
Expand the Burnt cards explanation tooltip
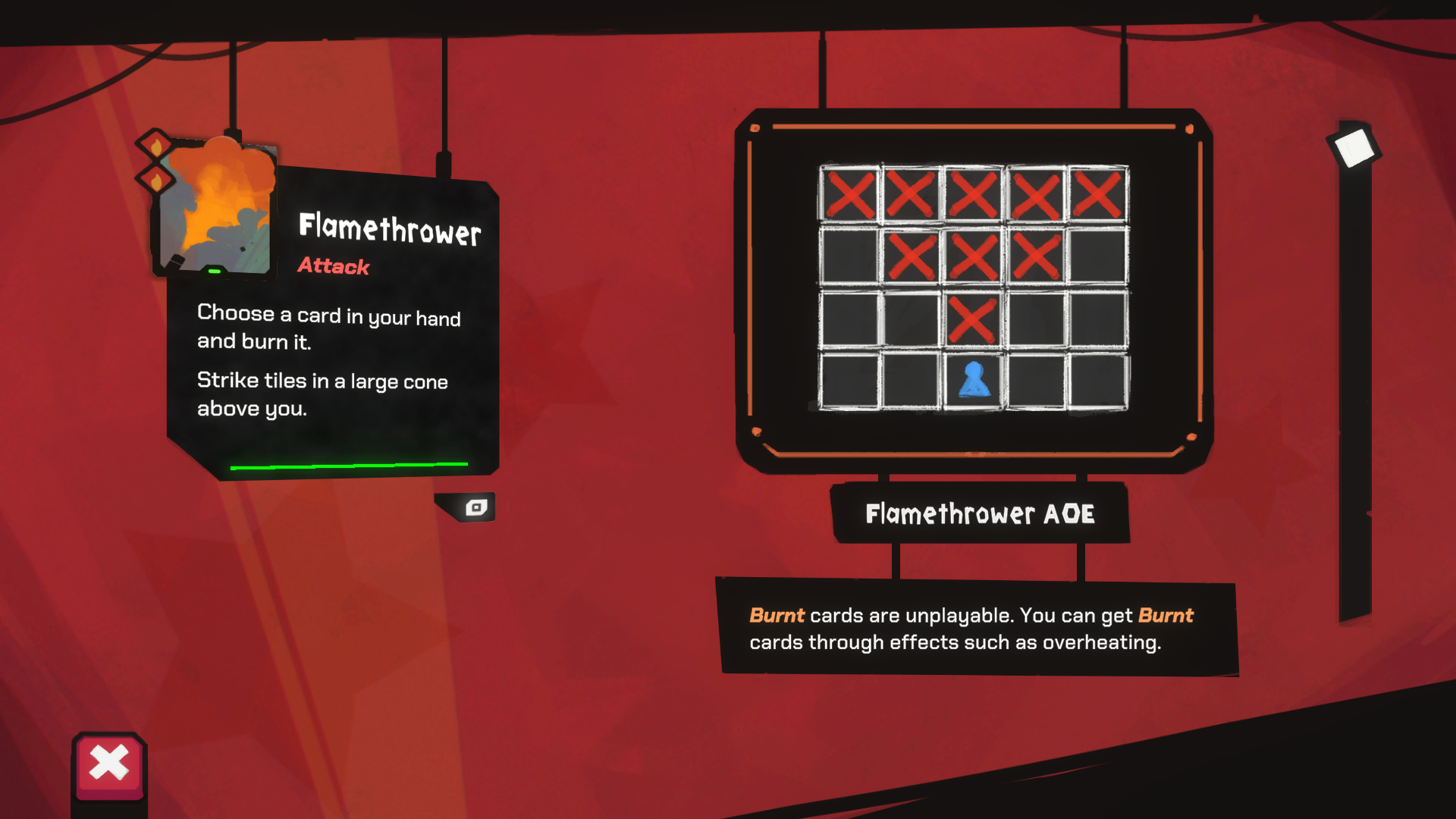(978, 628)
